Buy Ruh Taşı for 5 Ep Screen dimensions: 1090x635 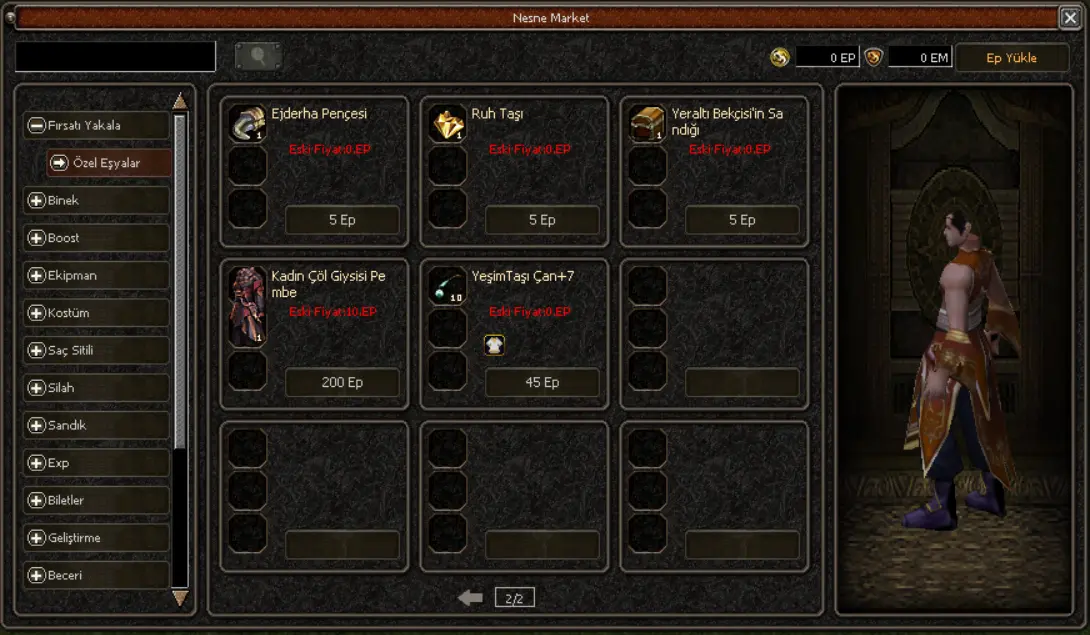tap(542, 220)
